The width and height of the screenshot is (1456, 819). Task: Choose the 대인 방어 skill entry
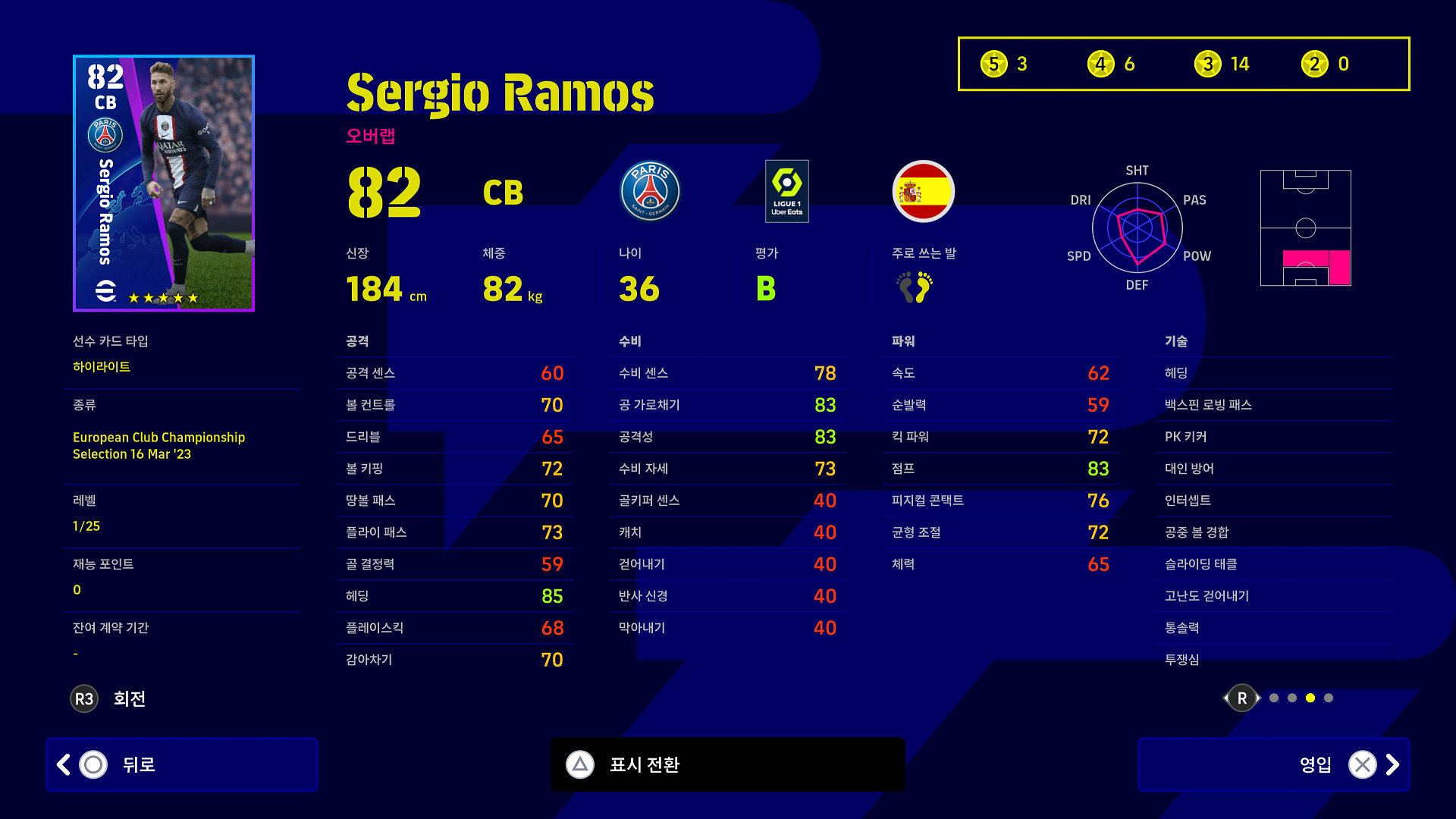click(1279, 469)
